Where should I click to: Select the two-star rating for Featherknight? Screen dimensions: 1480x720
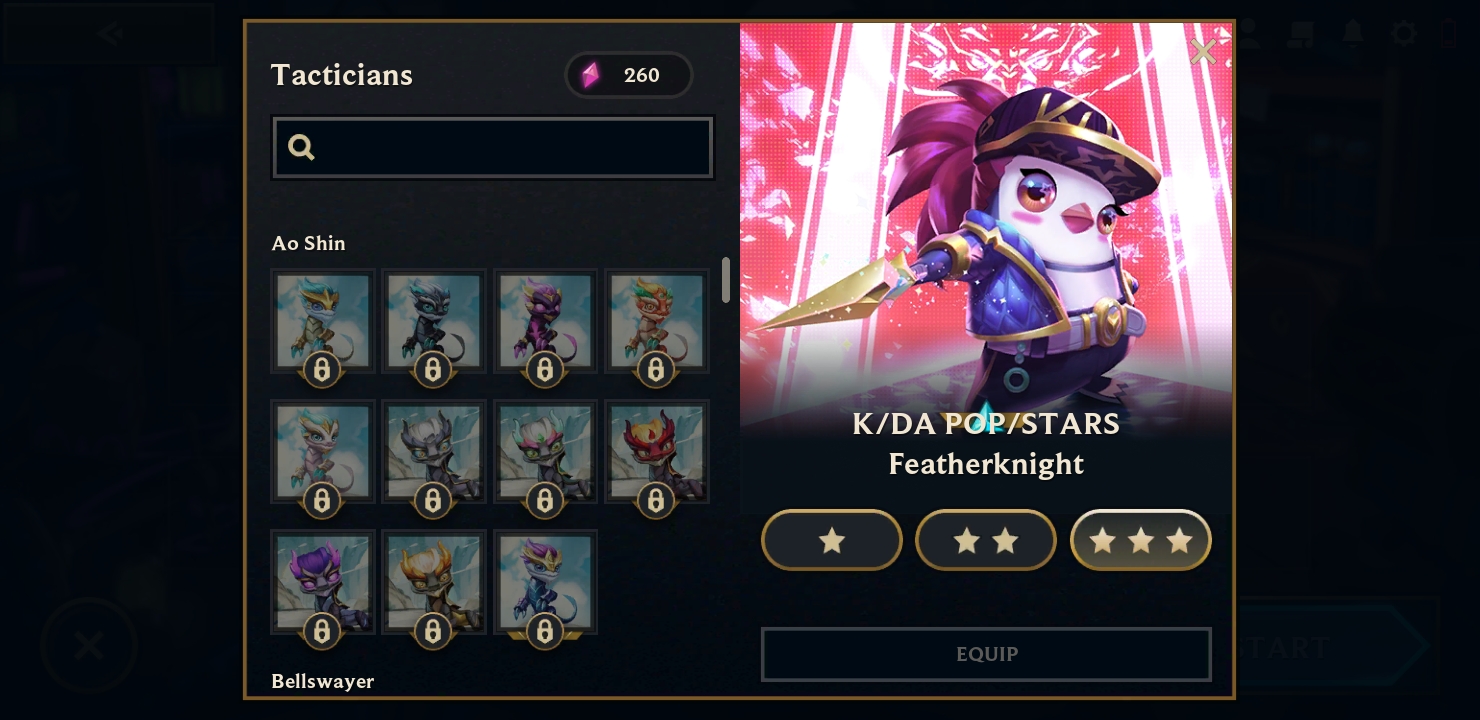(x=986, y=540)
